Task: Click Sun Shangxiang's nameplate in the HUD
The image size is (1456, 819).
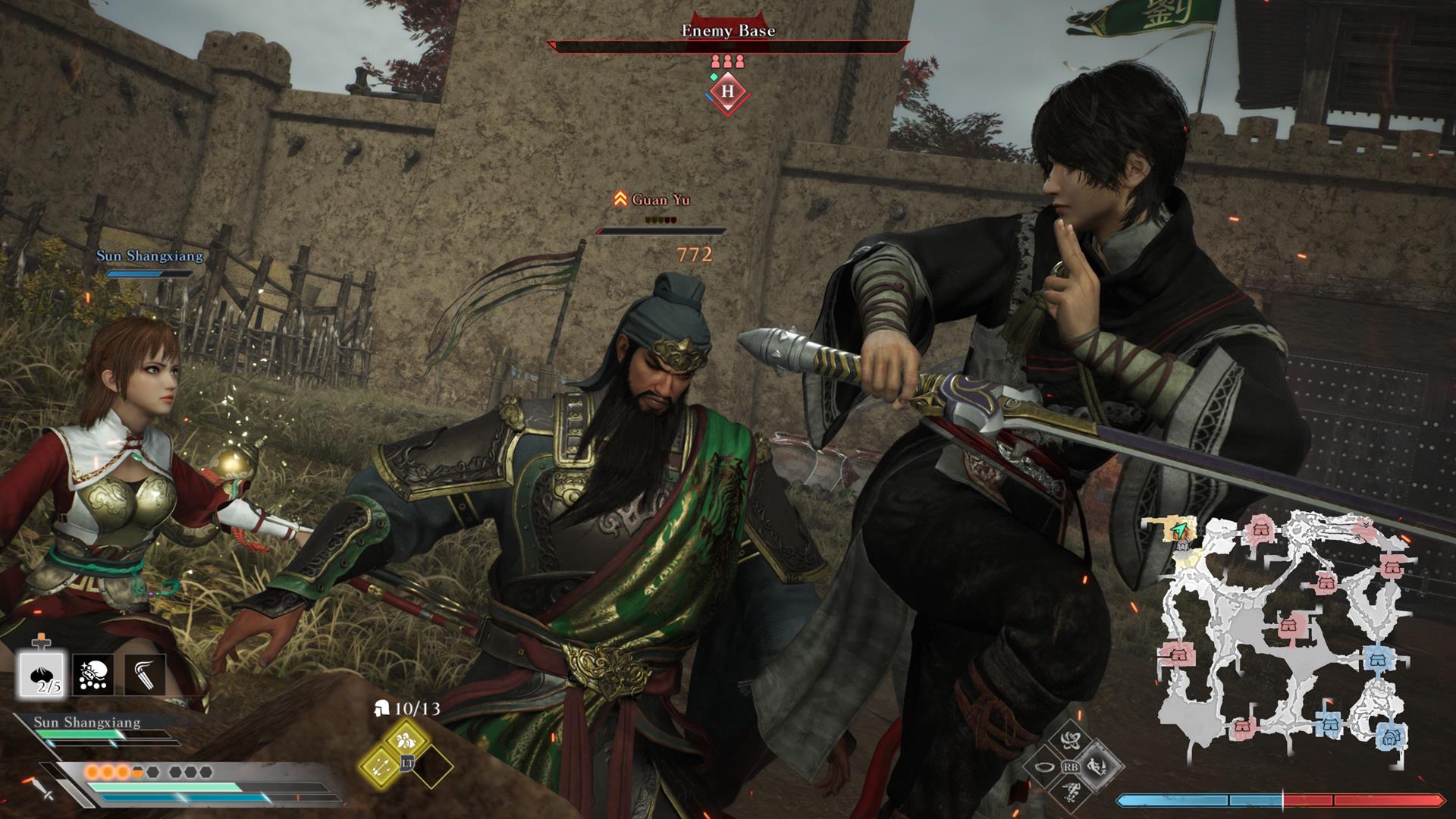Action: 87,722
